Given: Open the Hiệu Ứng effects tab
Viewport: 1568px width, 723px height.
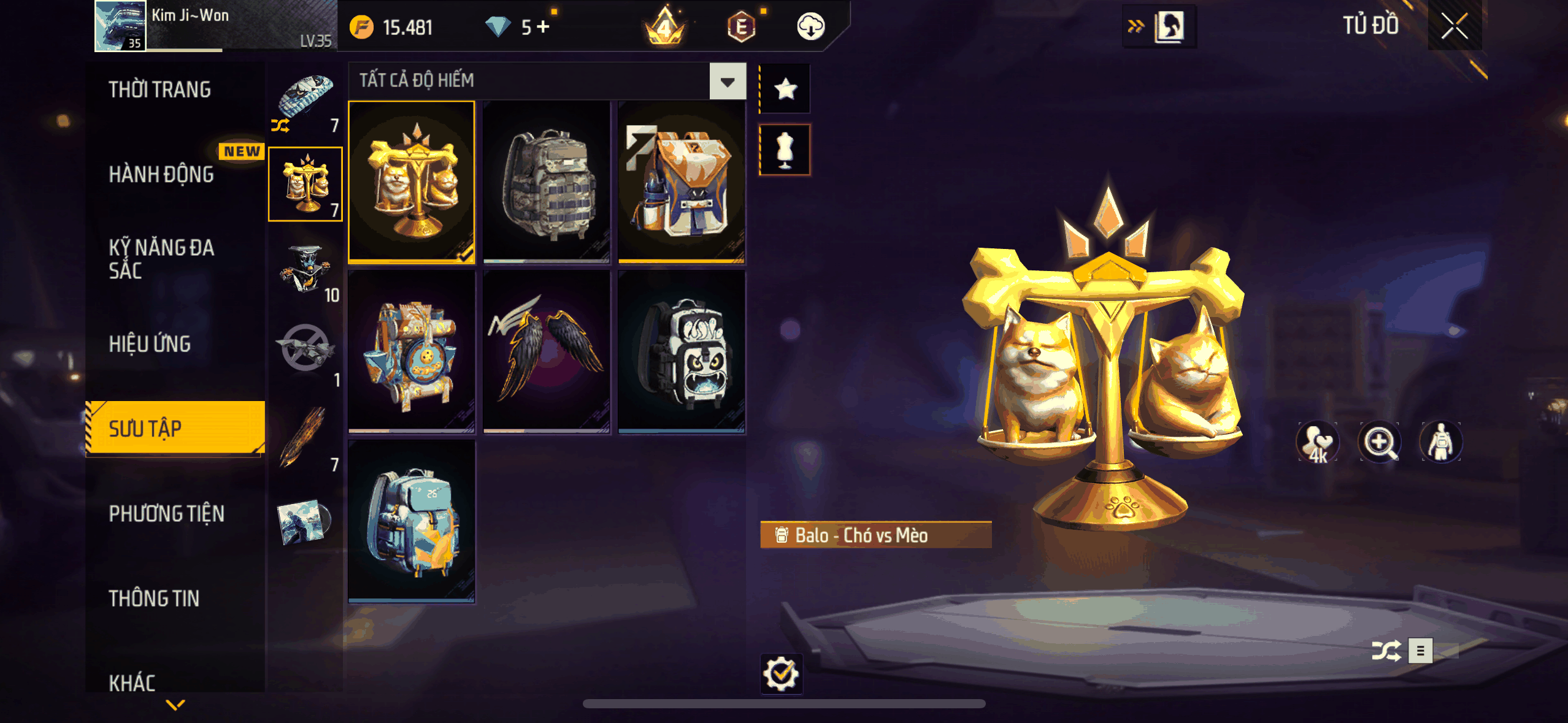Looking at the screenshot, I should click(150, 344).
